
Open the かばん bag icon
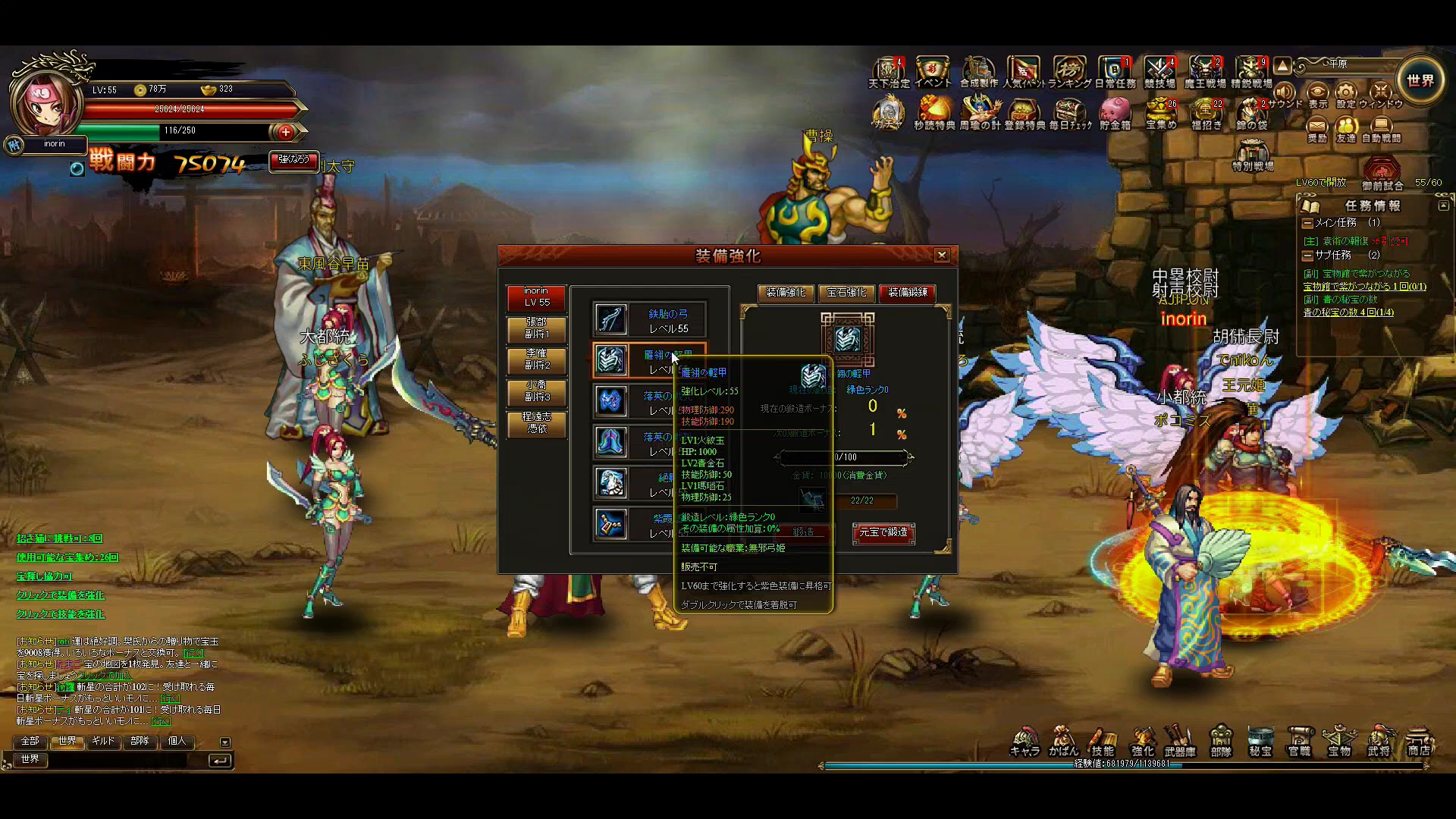pyautogui.click(x=1063, y=741)
